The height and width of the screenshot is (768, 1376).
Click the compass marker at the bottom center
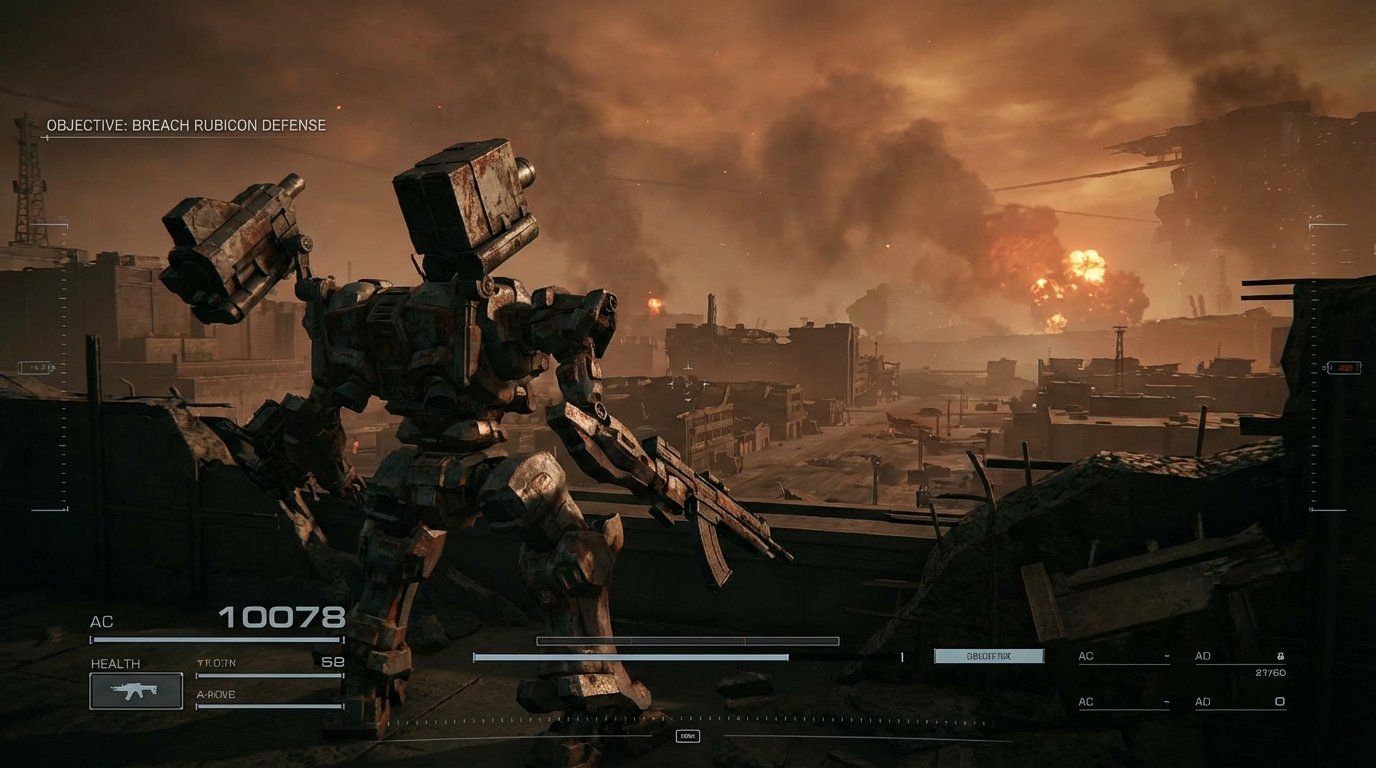[686, 735]
